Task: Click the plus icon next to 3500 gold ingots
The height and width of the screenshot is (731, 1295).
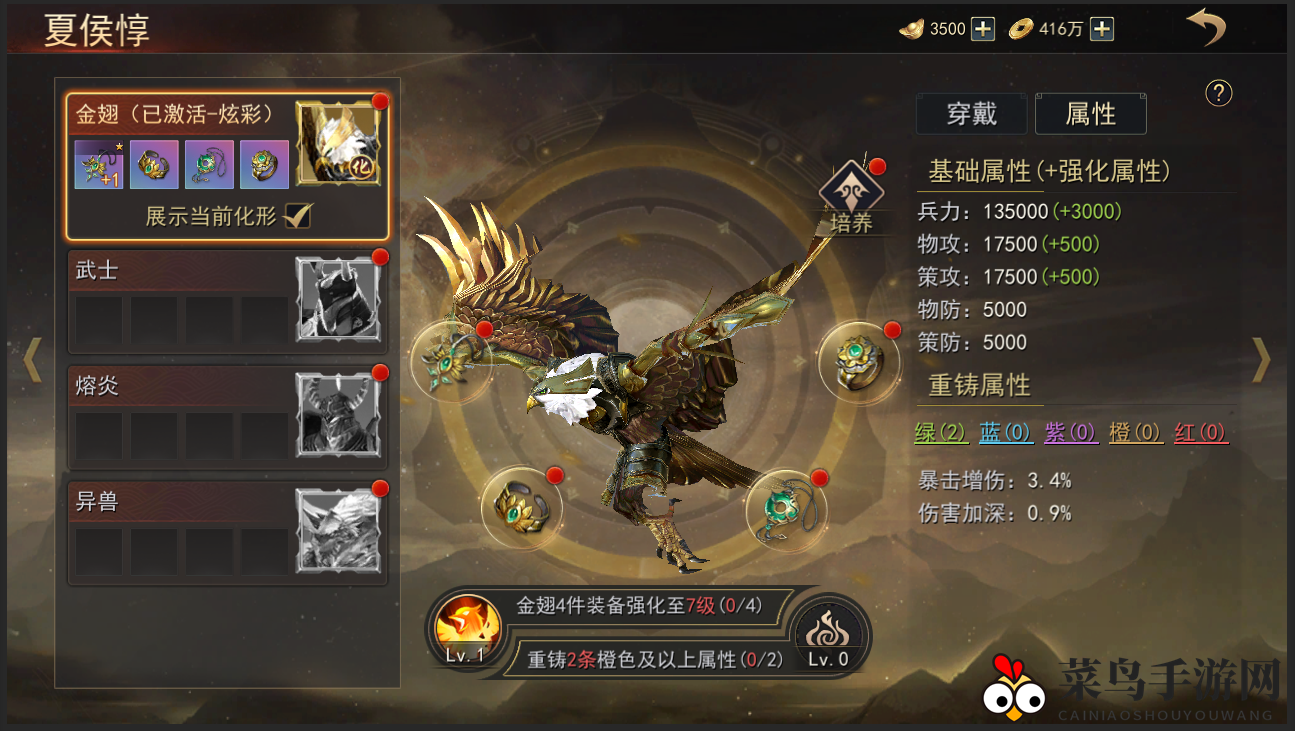Action: click(981, 29)
